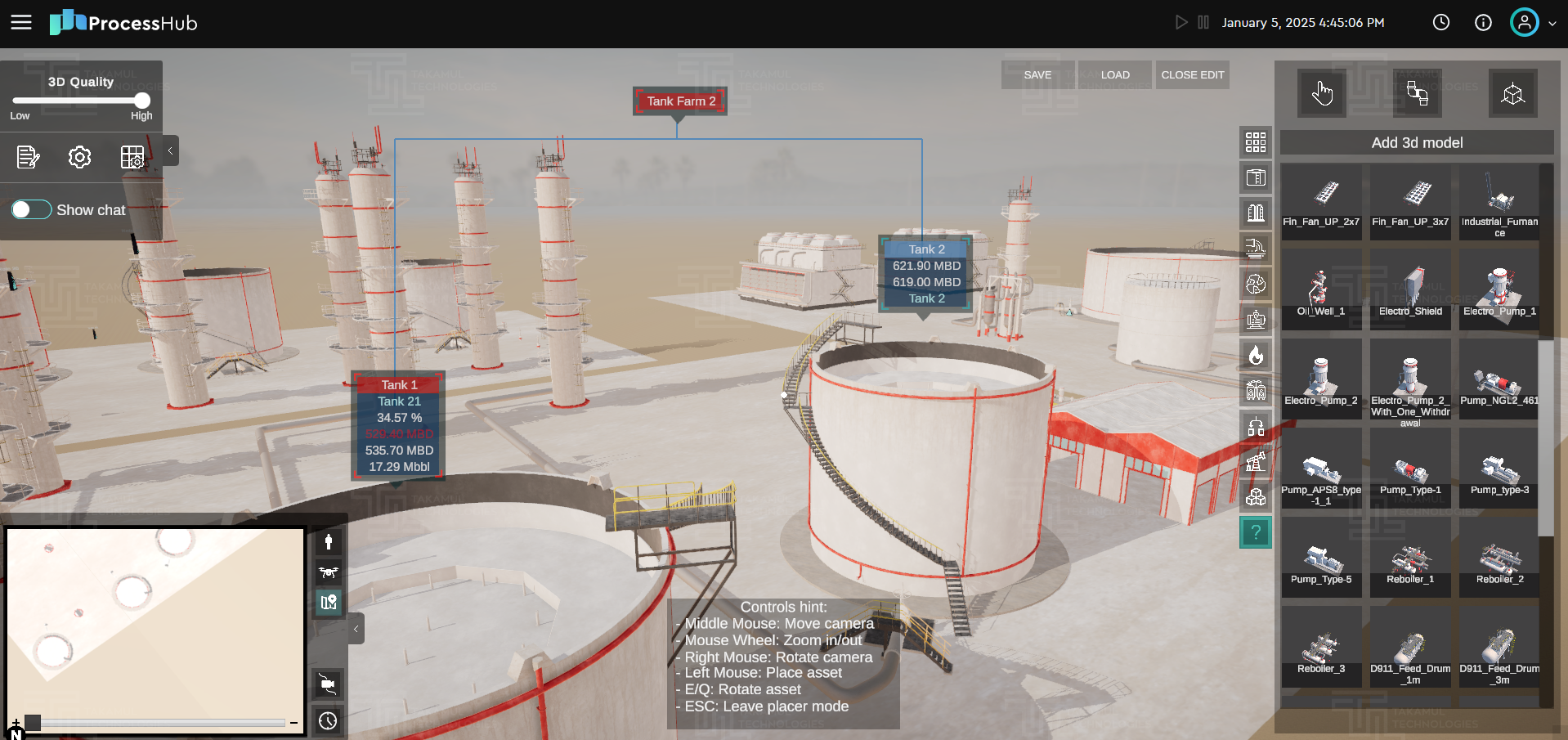Activate the hand pointer tool
Screen dimensions: 1568x740
click(x=1322, y=94)
